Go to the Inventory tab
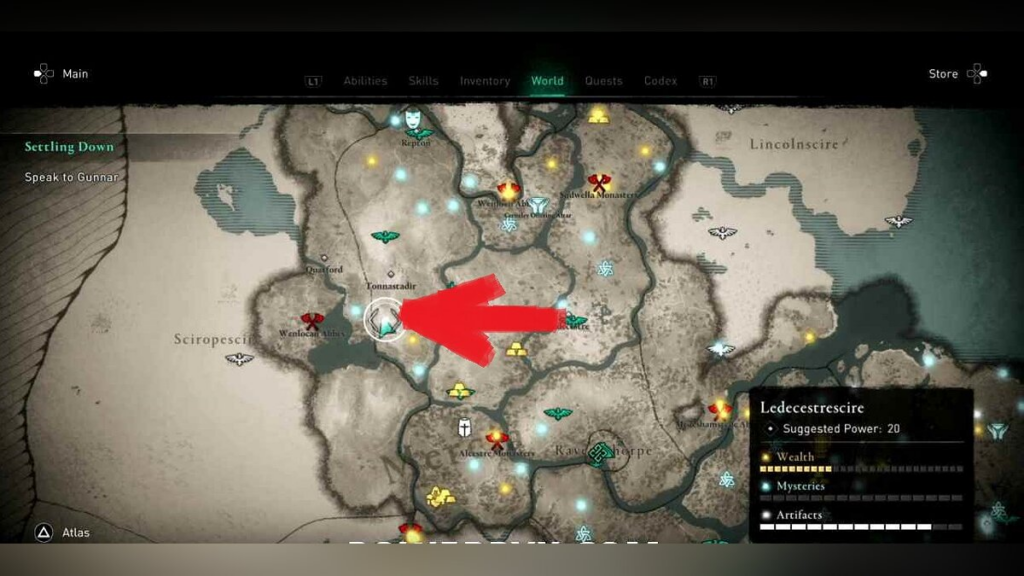1024x576 pixels. 485,81
